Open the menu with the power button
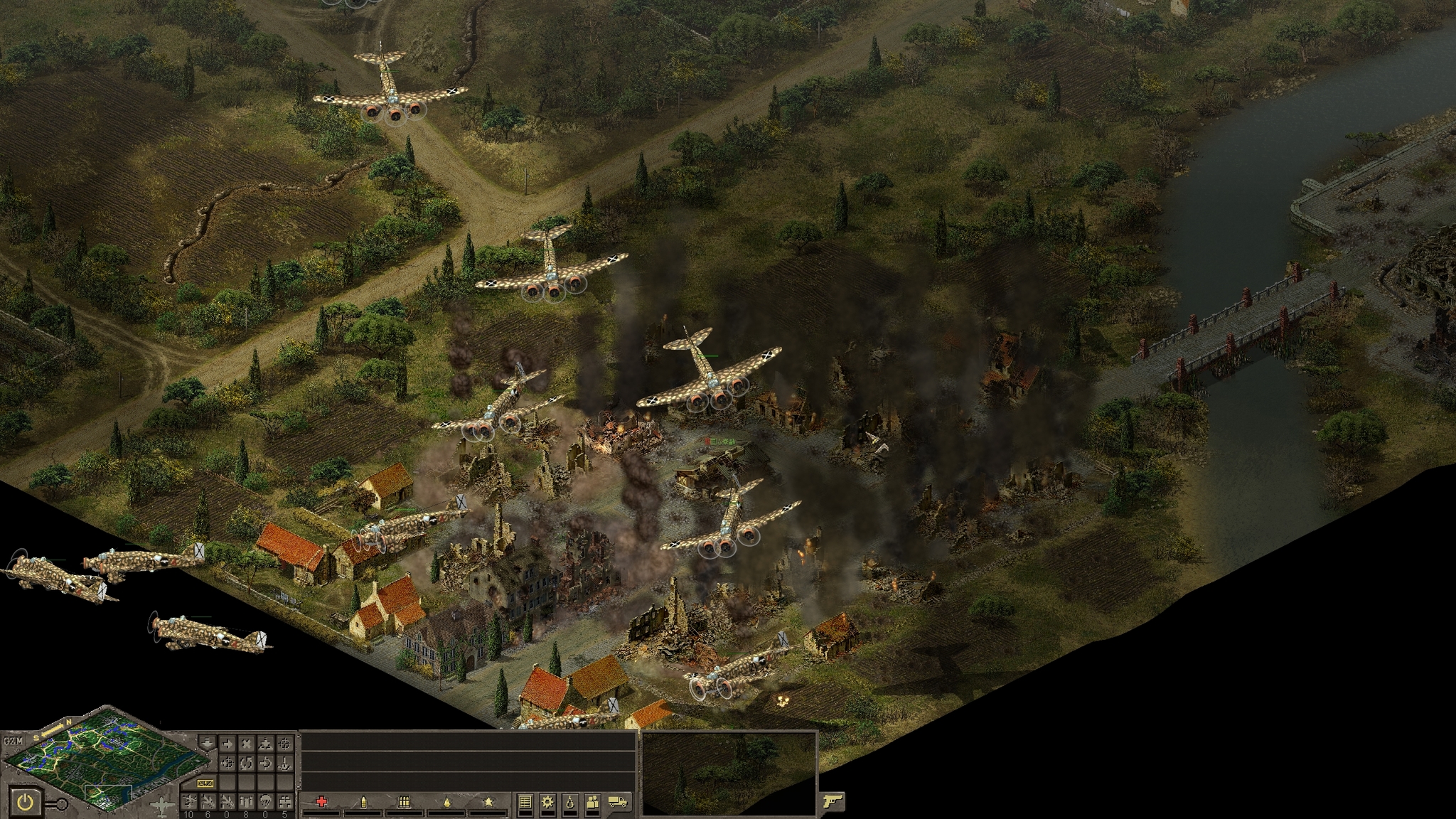The height and width of the screenshot is (819, 1456). (x=26, y=803)
